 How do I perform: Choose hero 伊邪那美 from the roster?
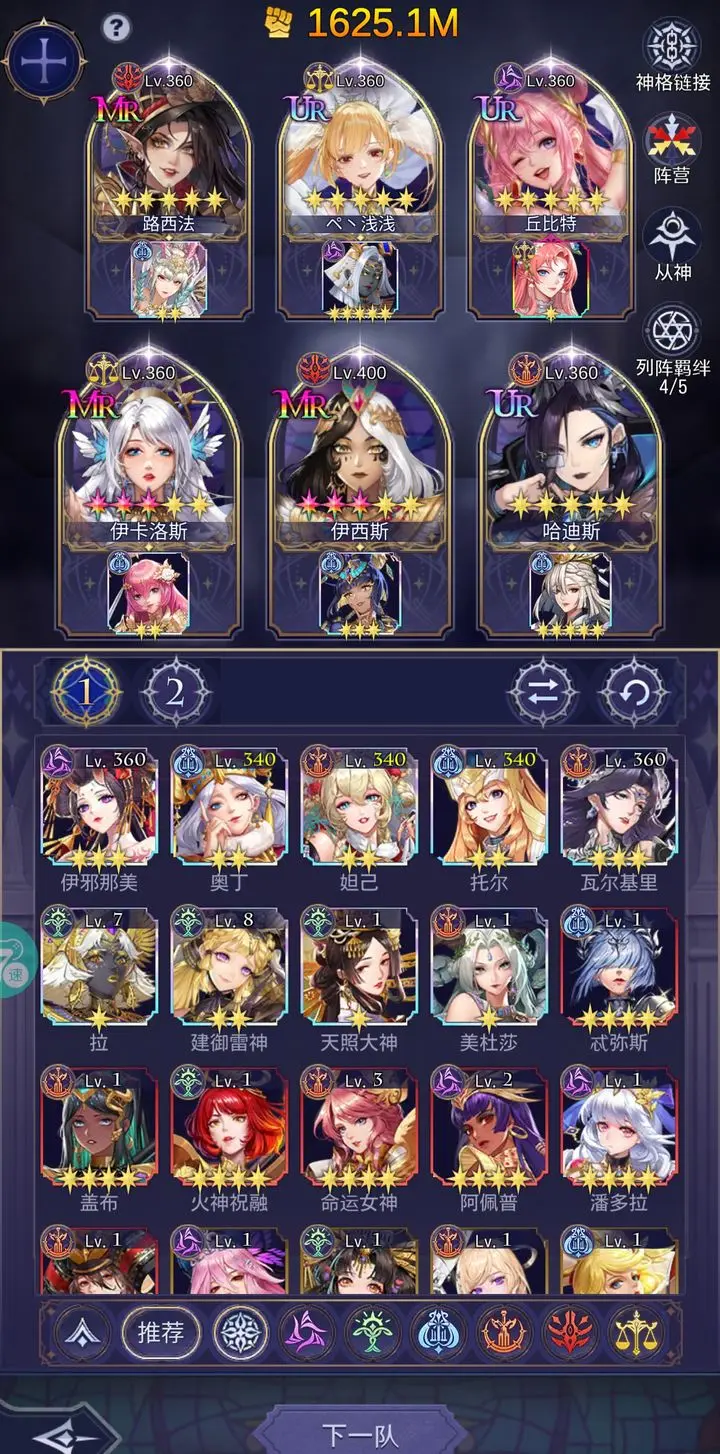tap(99, 810)
